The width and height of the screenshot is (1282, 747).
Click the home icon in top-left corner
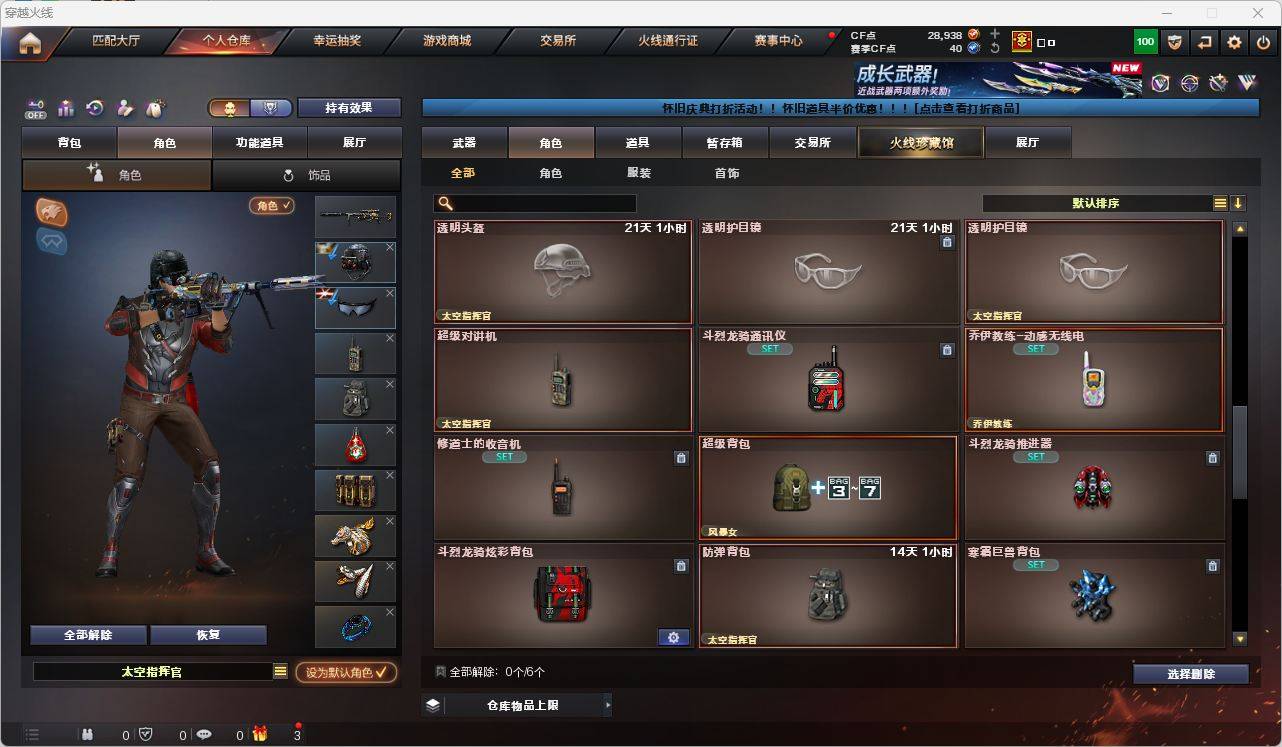[x=31, y=41]
